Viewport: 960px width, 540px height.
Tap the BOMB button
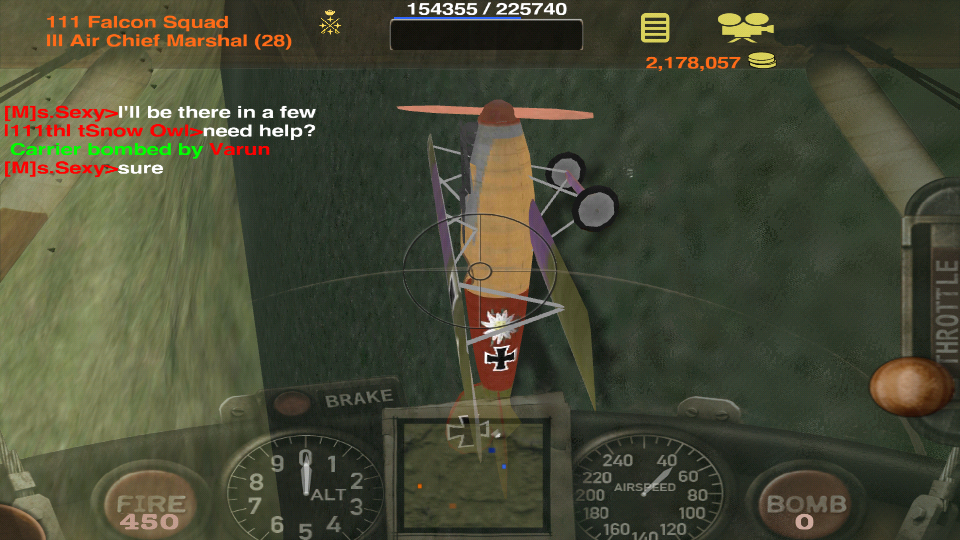[804, 508]
